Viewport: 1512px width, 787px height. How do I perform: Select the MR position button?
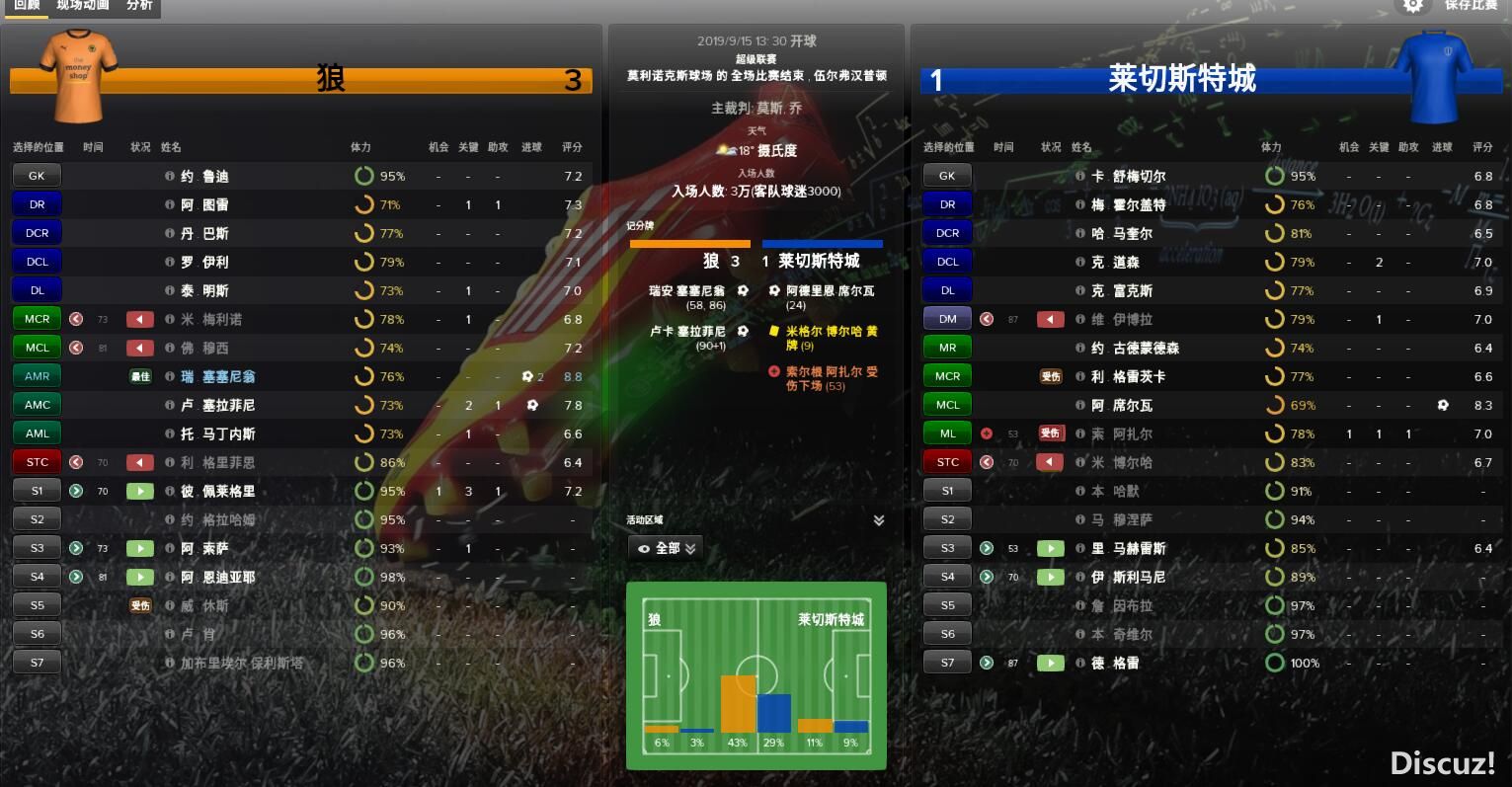point(947,348)
